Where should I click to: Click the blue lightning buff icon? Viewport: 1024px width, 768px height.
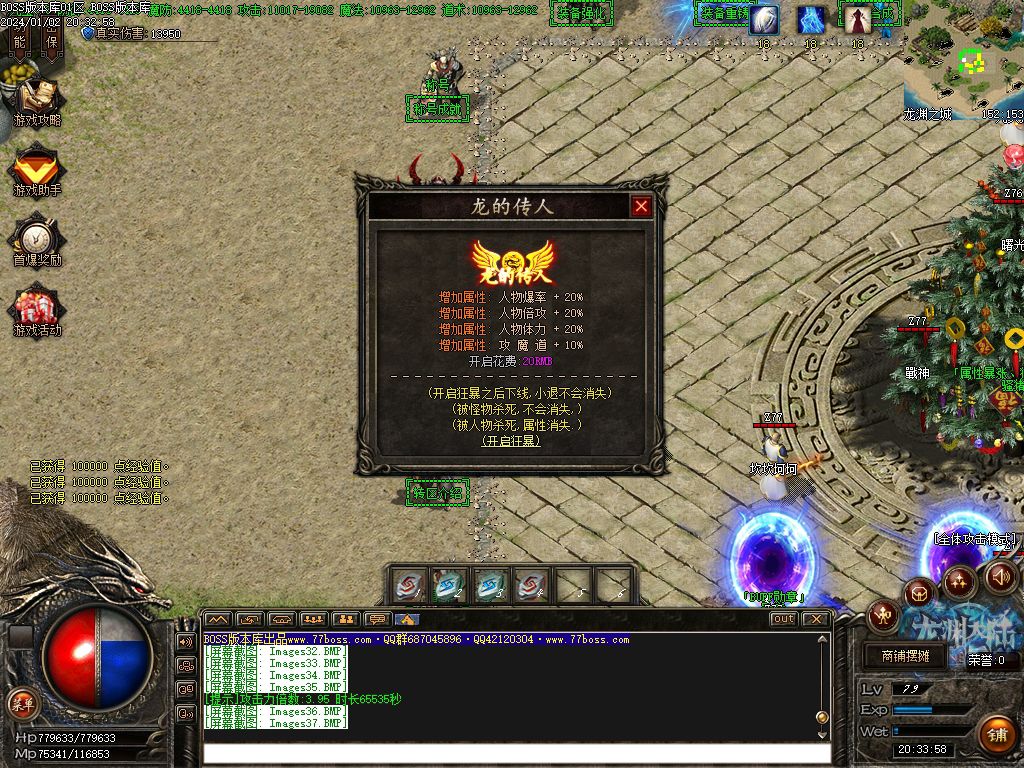tap(811, 19)
